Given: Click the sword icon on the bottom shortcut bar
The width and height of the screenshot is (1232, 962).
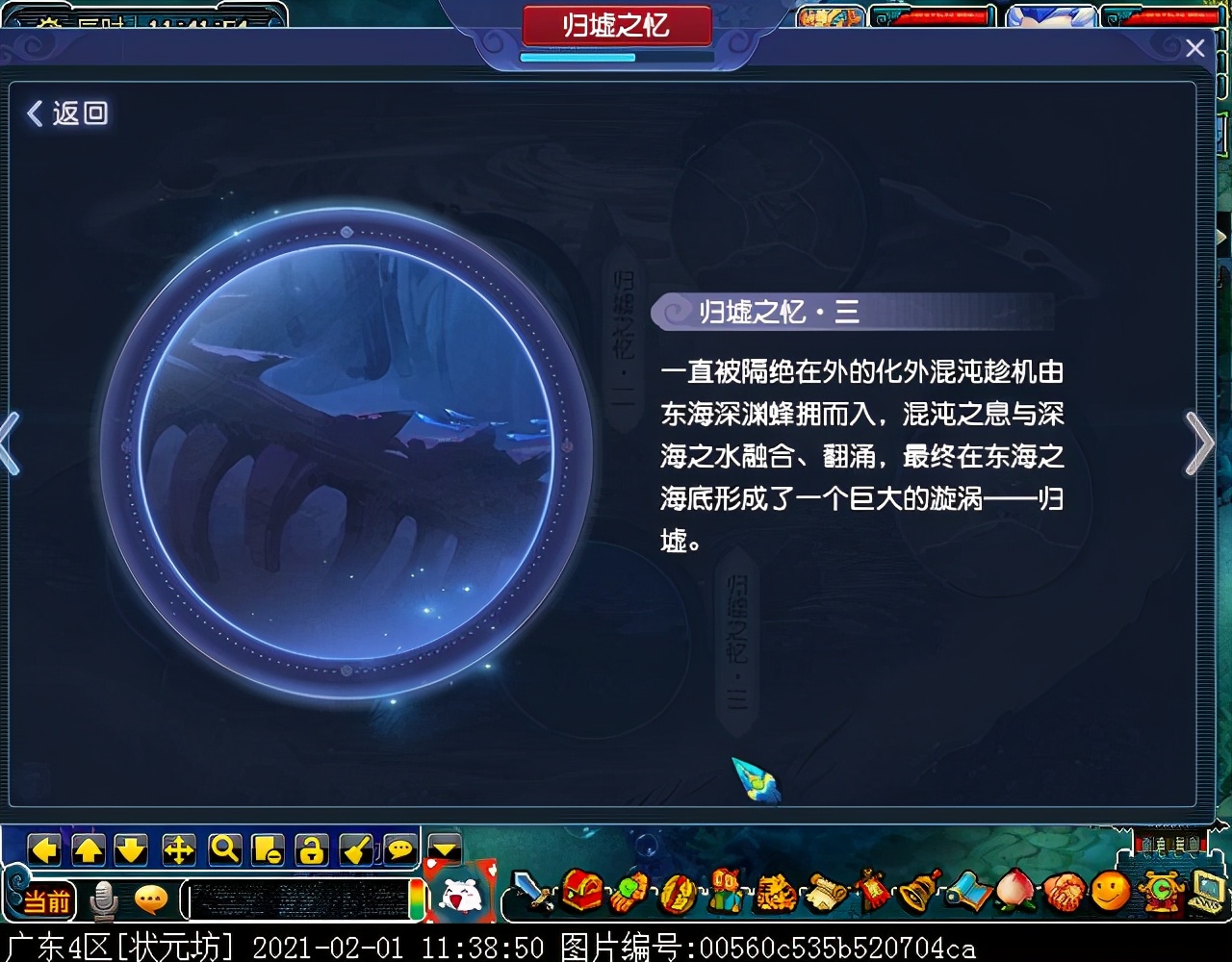Looking at the screenshot, I should tap(532, 895).
